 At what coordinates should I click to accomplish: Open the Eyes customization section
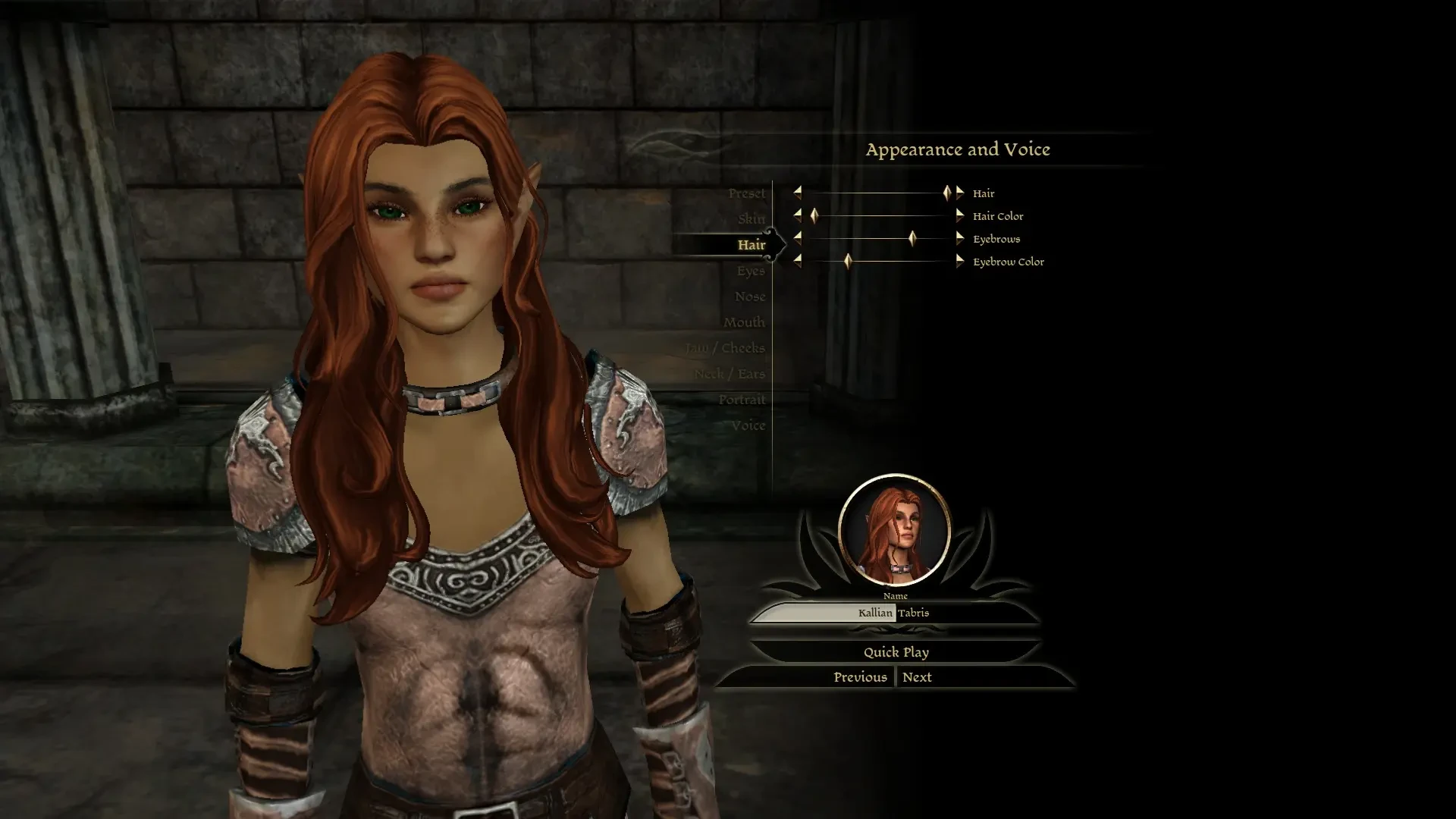[750, 270]
